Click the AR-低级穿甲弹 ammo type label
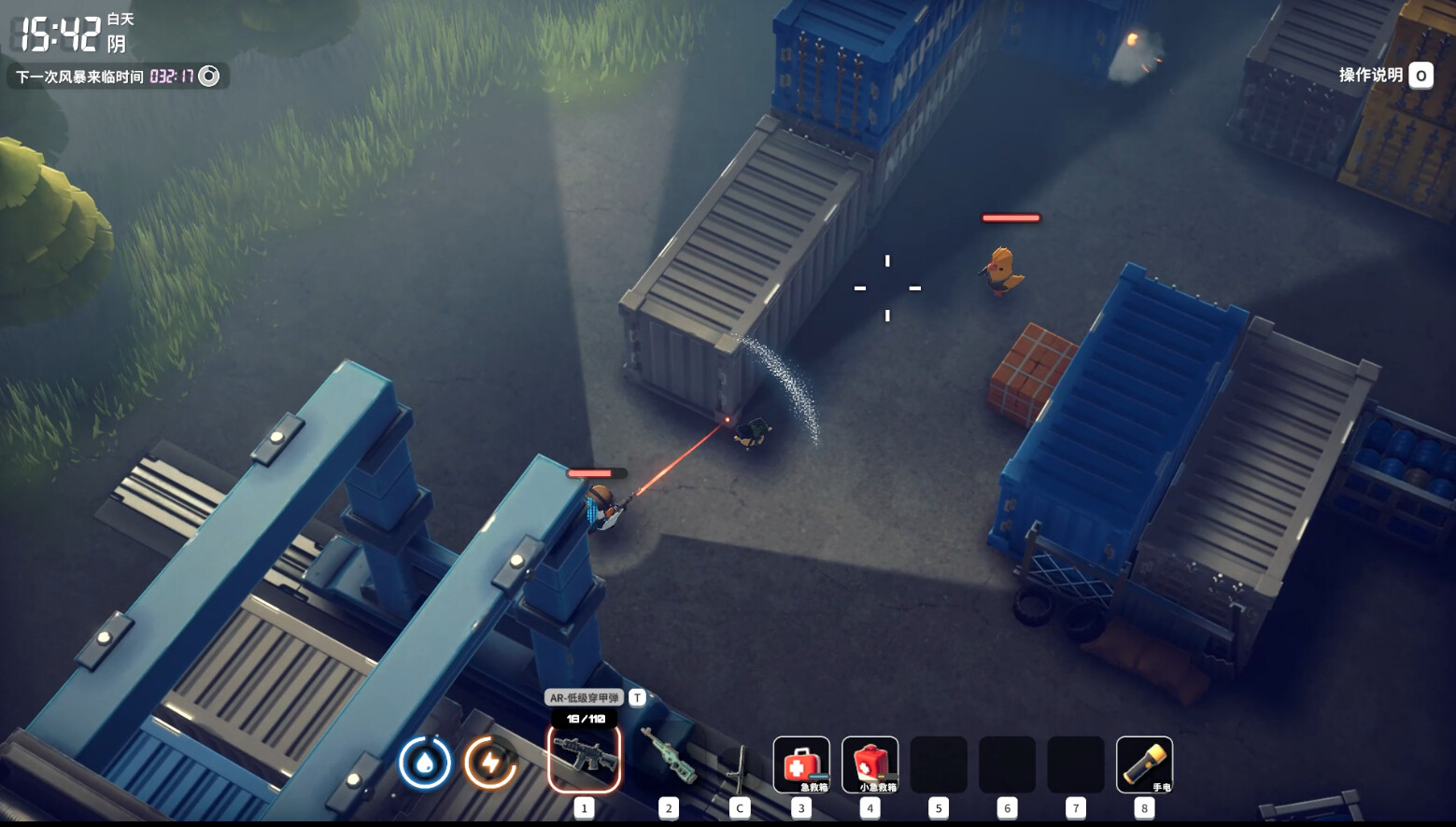The width and height of the screenshot is (1456, 827). click(584, 697)
